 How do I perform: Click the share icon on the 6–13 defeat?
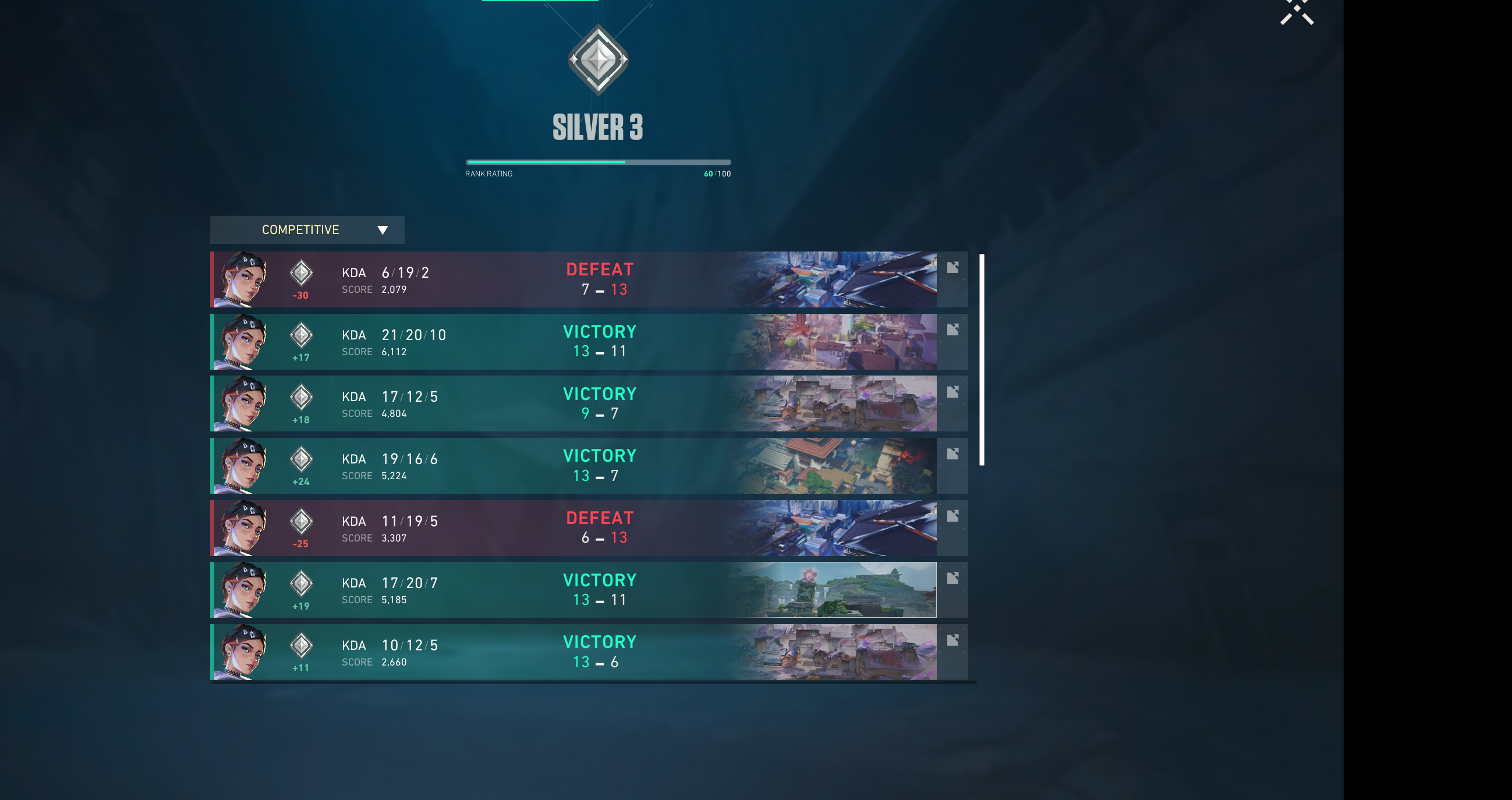coord(952,516)
